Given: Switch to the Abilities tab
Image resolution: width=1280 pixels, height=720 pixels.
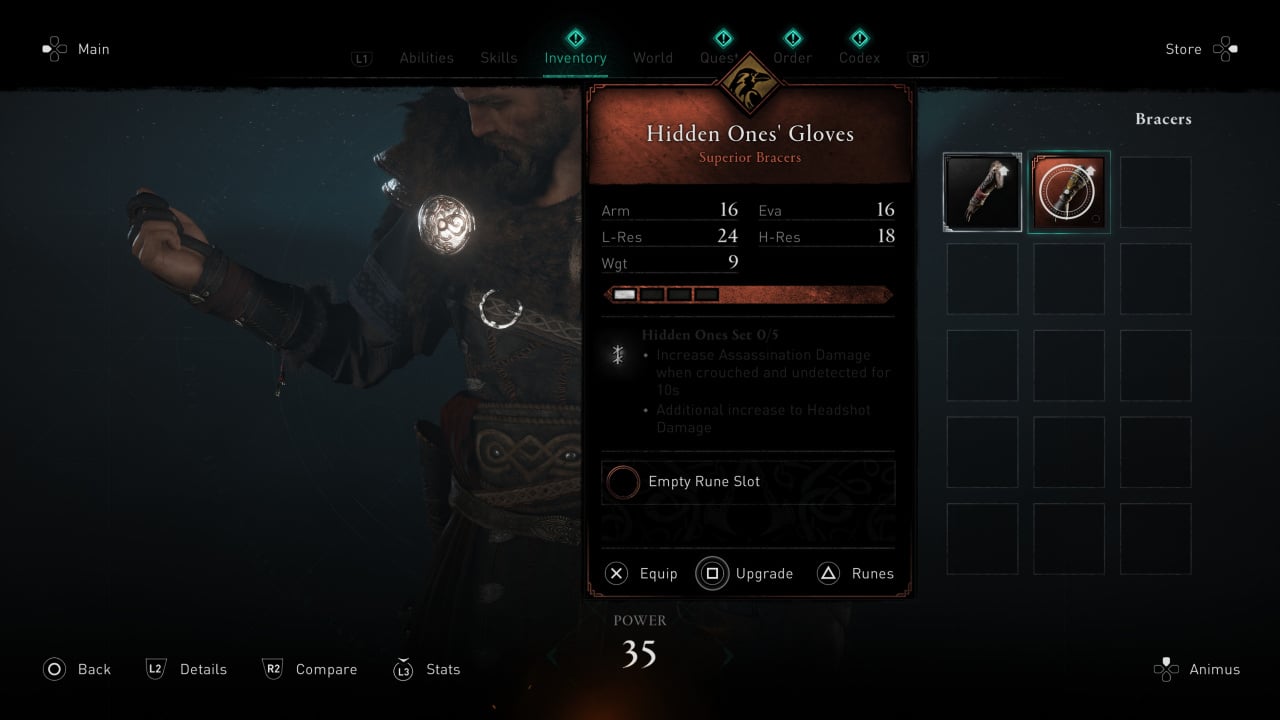Looking at the screenshot, I should pos(426,58).
